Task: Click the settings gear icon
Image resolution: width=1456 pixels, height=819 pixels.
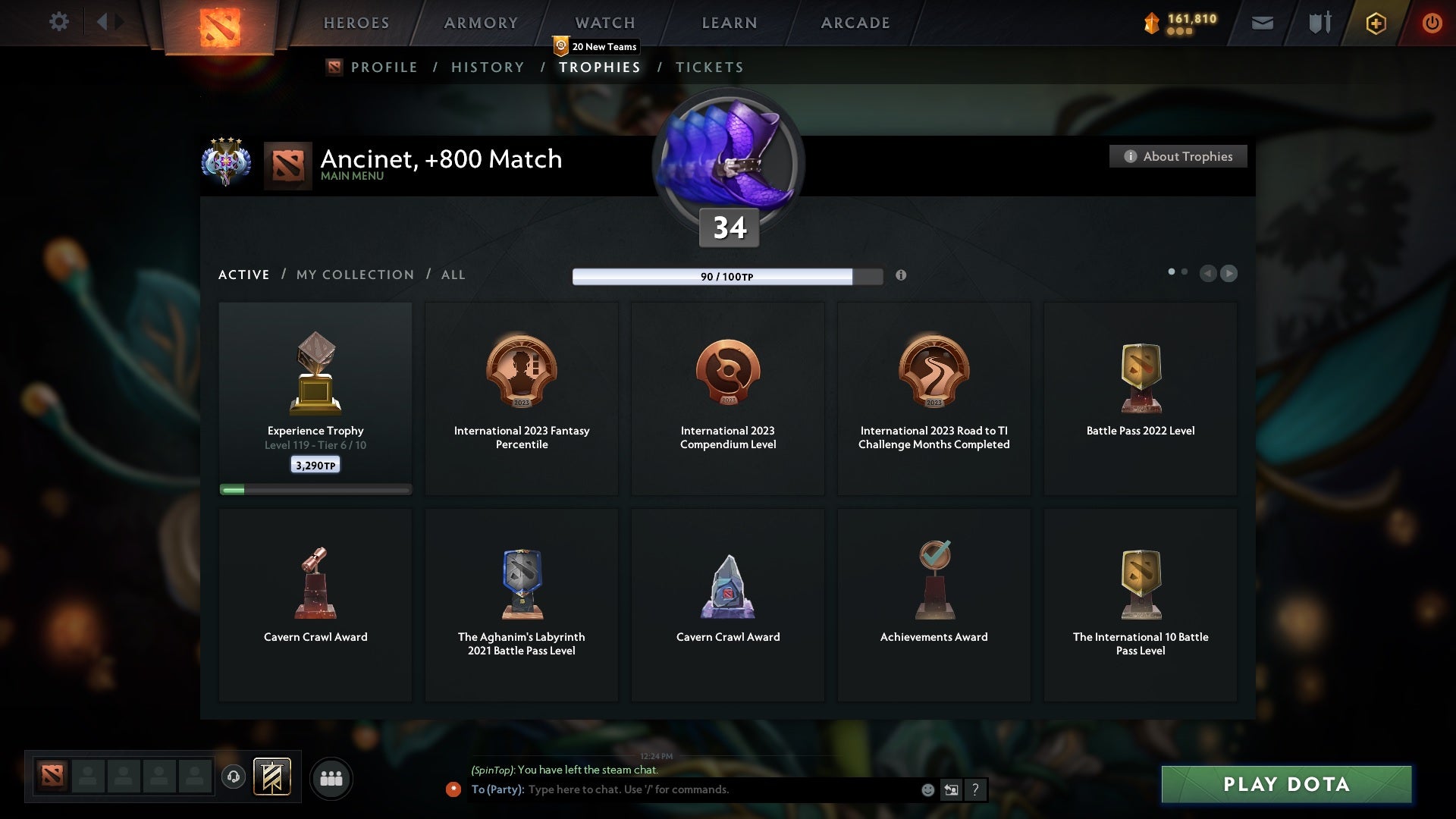Action: 59,22
